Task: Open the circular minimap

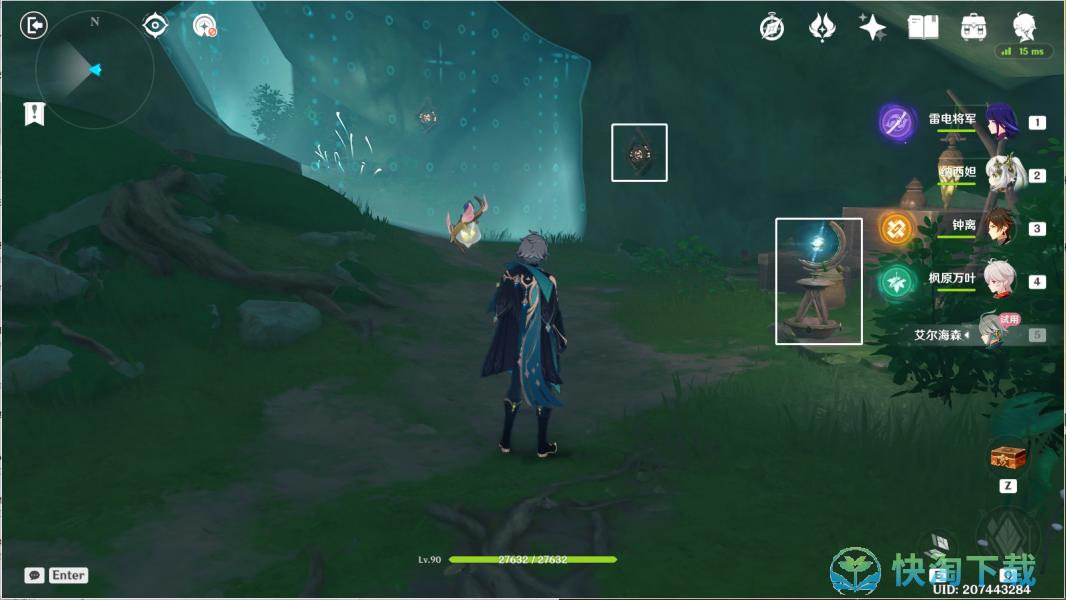Action: pos(94,69)
